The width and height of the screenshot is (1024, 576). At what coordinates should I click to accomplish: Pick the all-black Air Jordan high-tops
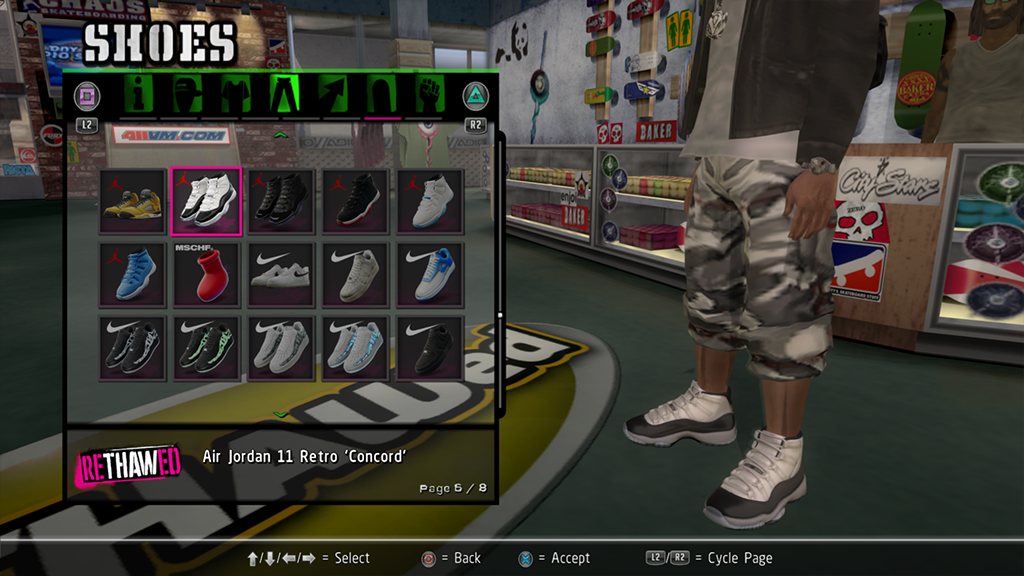click(x=281, y=202)
